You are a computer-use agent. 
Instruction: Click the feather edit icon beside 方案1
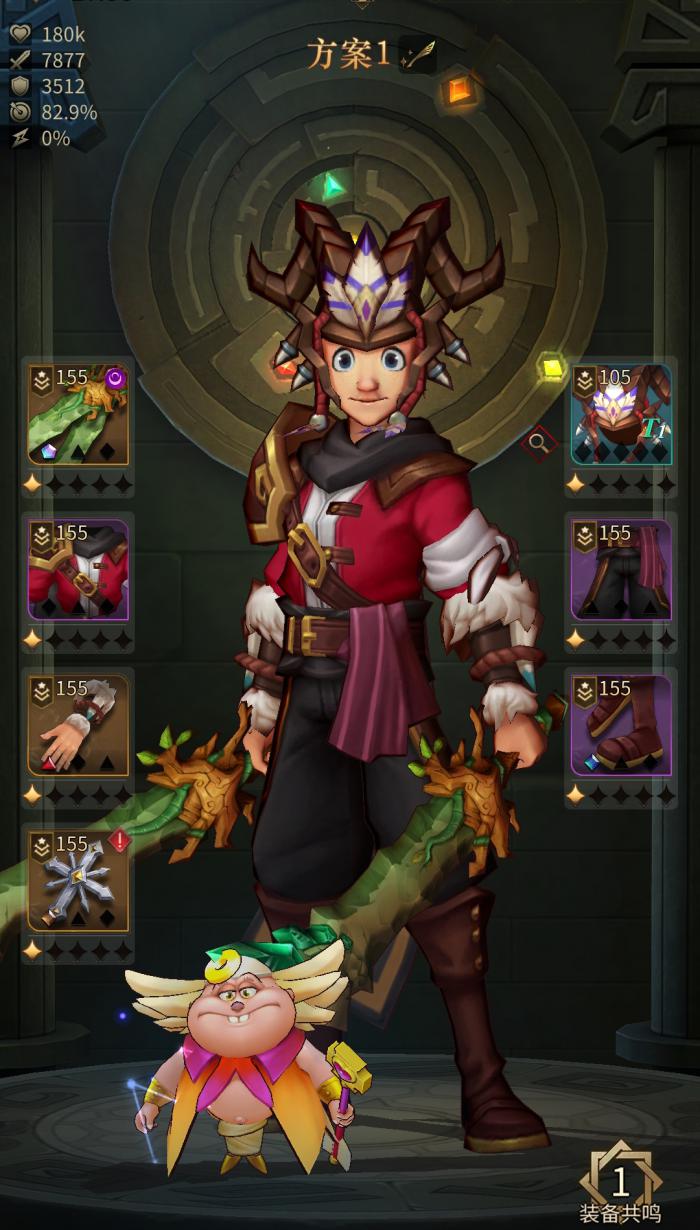(415, 56)
